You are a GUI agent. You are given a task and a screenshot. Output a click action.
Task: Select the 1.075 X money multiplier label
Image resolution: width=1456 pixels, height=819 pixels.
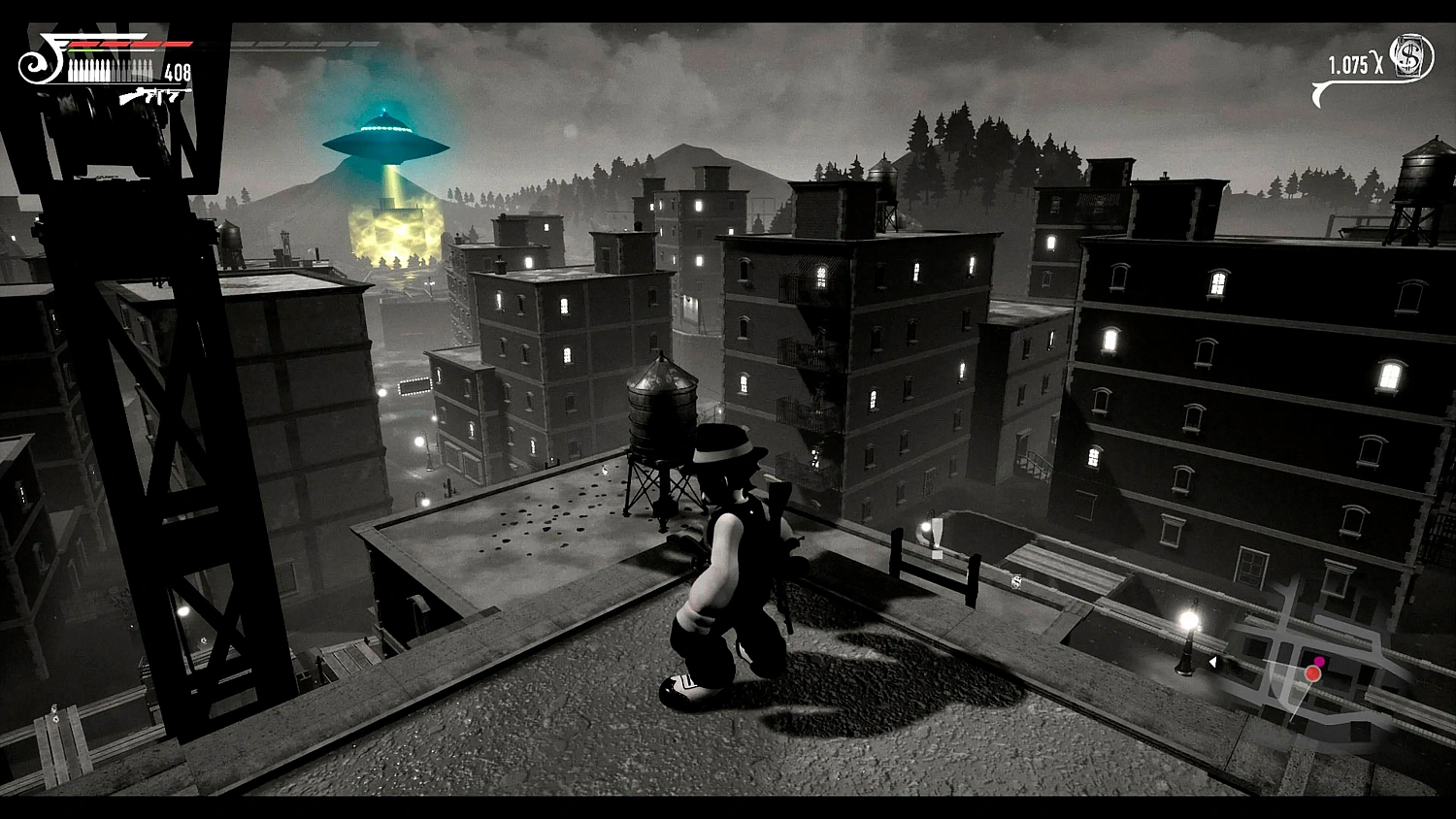[1356, 62]
